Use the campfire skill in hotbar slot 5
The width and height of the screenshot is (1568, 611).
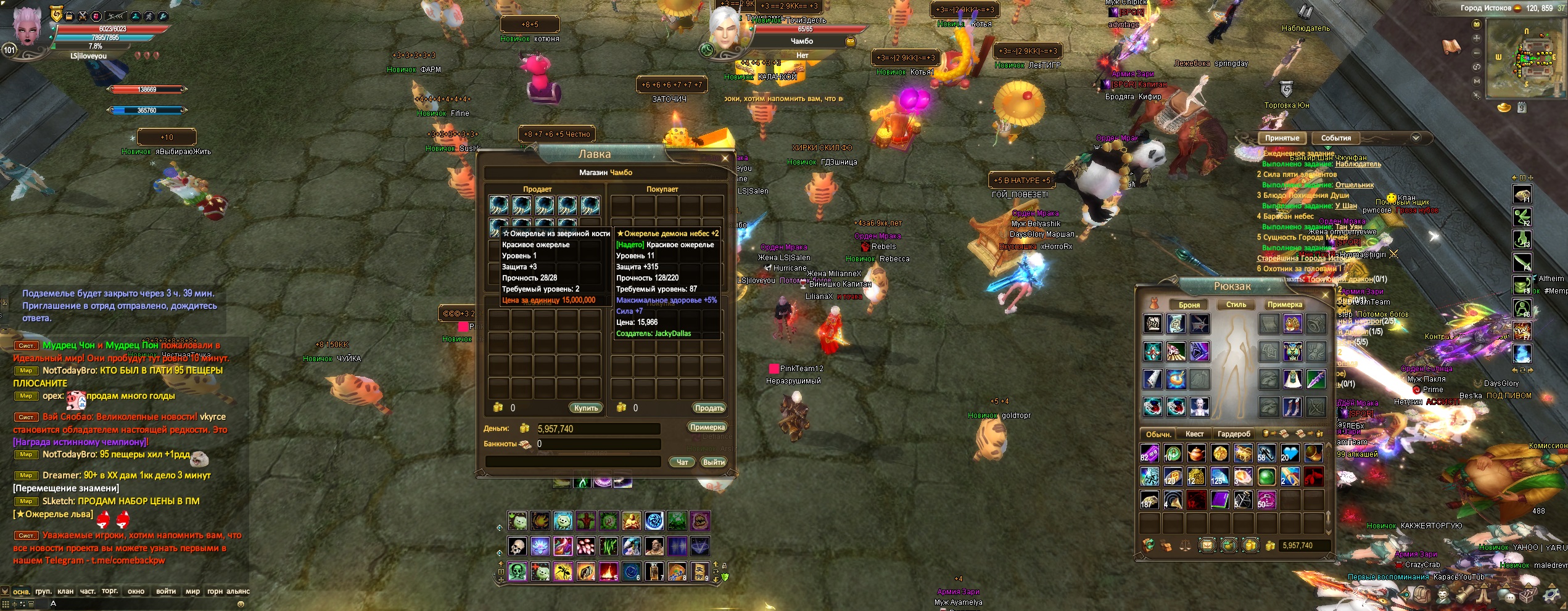[609, 572]
